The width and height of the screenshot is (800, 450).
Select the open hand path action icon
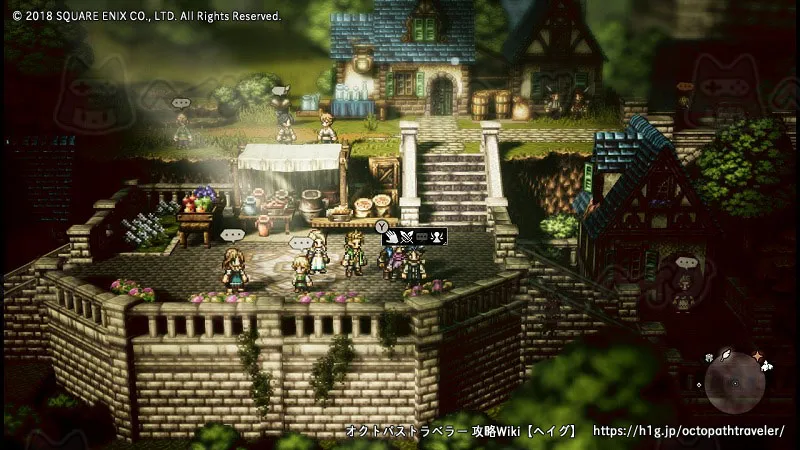coord(394,238)
